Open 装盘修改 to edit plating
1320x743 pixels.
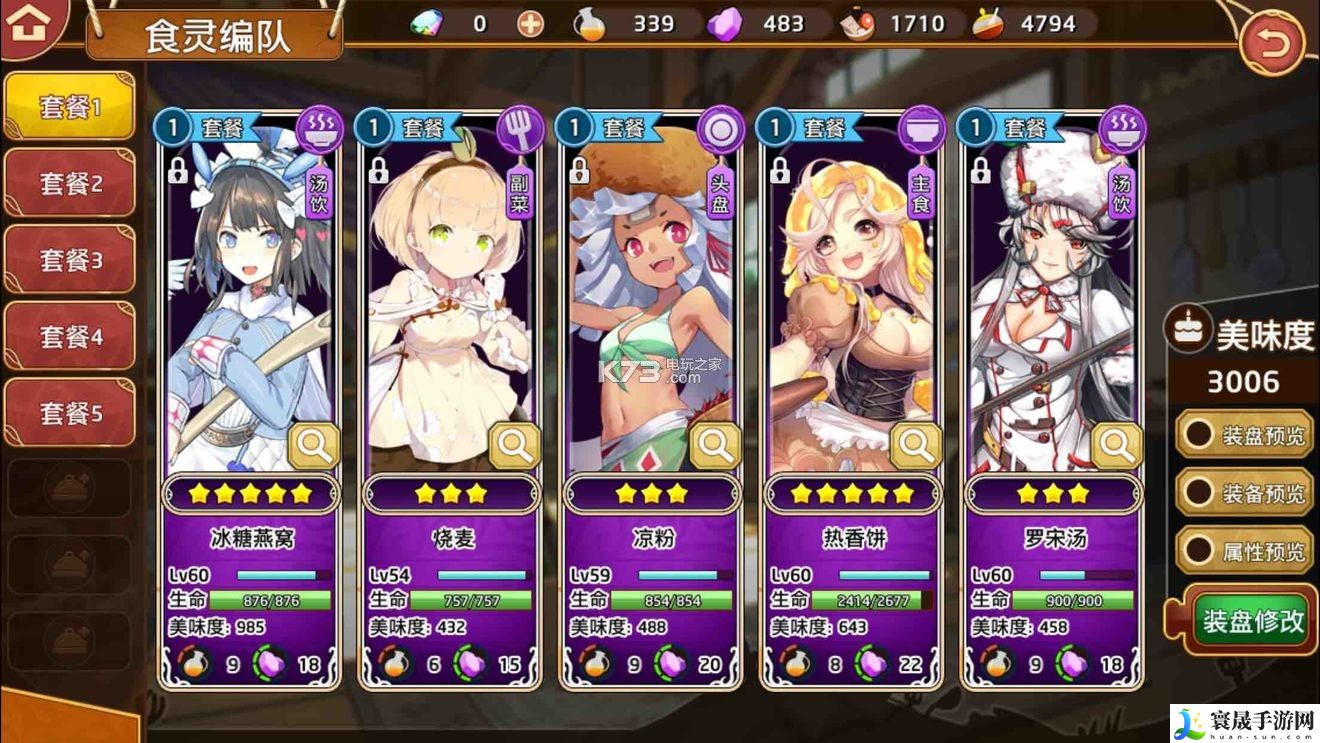tap(1252, 620)
